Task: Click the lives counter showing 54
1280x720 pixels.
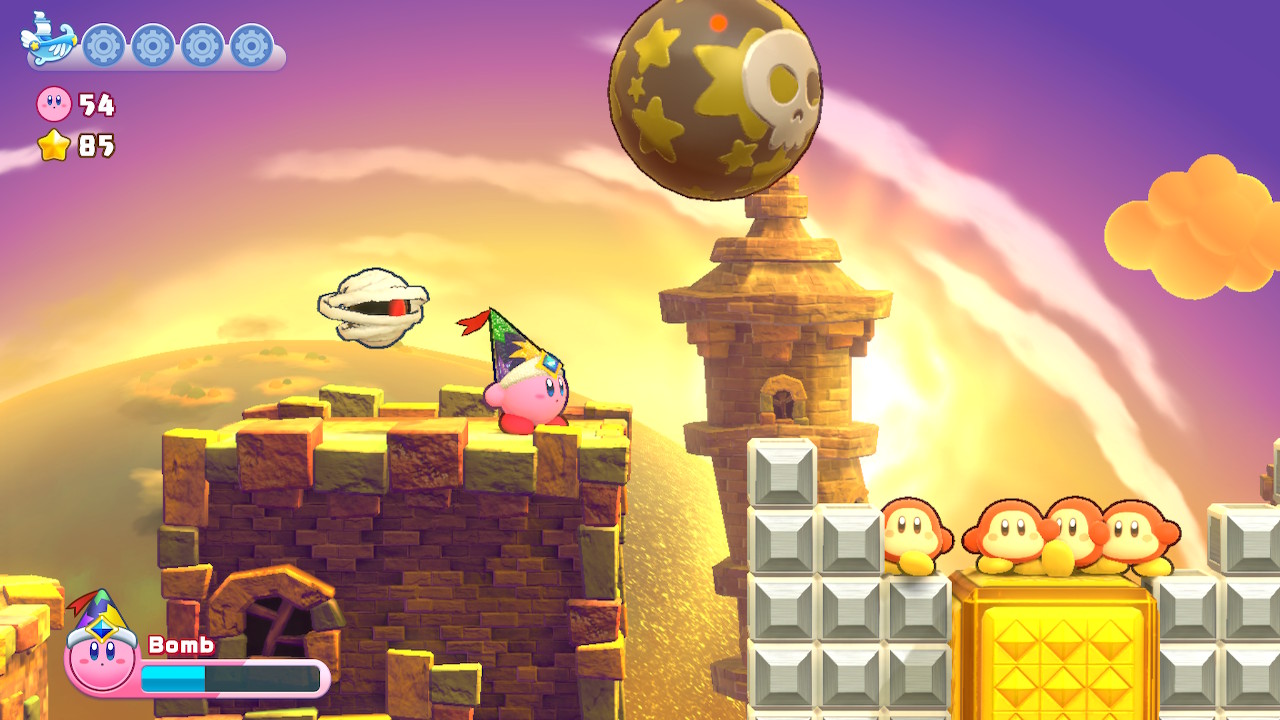Action: point(95,105)
